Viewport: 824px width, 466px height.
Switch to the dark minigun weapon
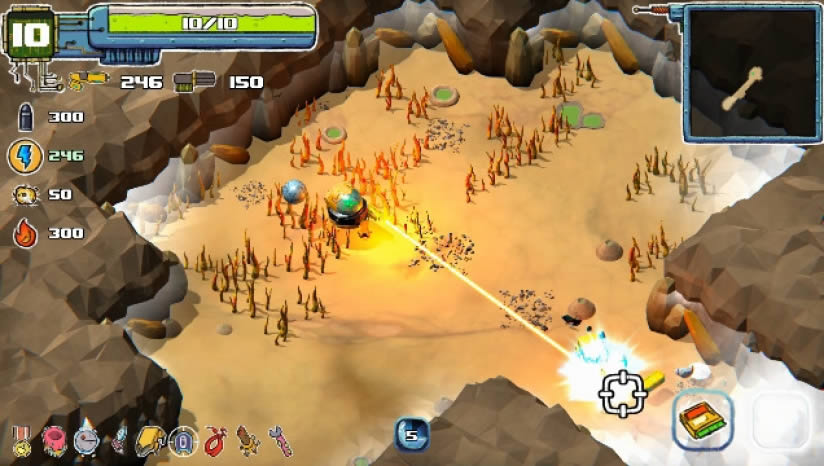191,81
